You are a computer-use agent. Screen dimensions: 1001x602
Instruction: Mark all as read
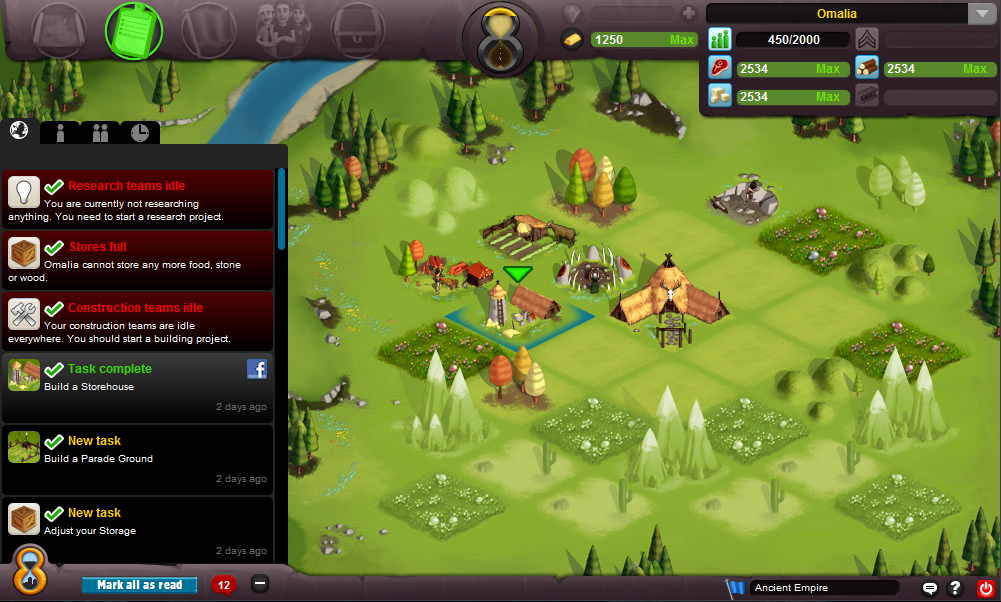click(x=140, y=585)
